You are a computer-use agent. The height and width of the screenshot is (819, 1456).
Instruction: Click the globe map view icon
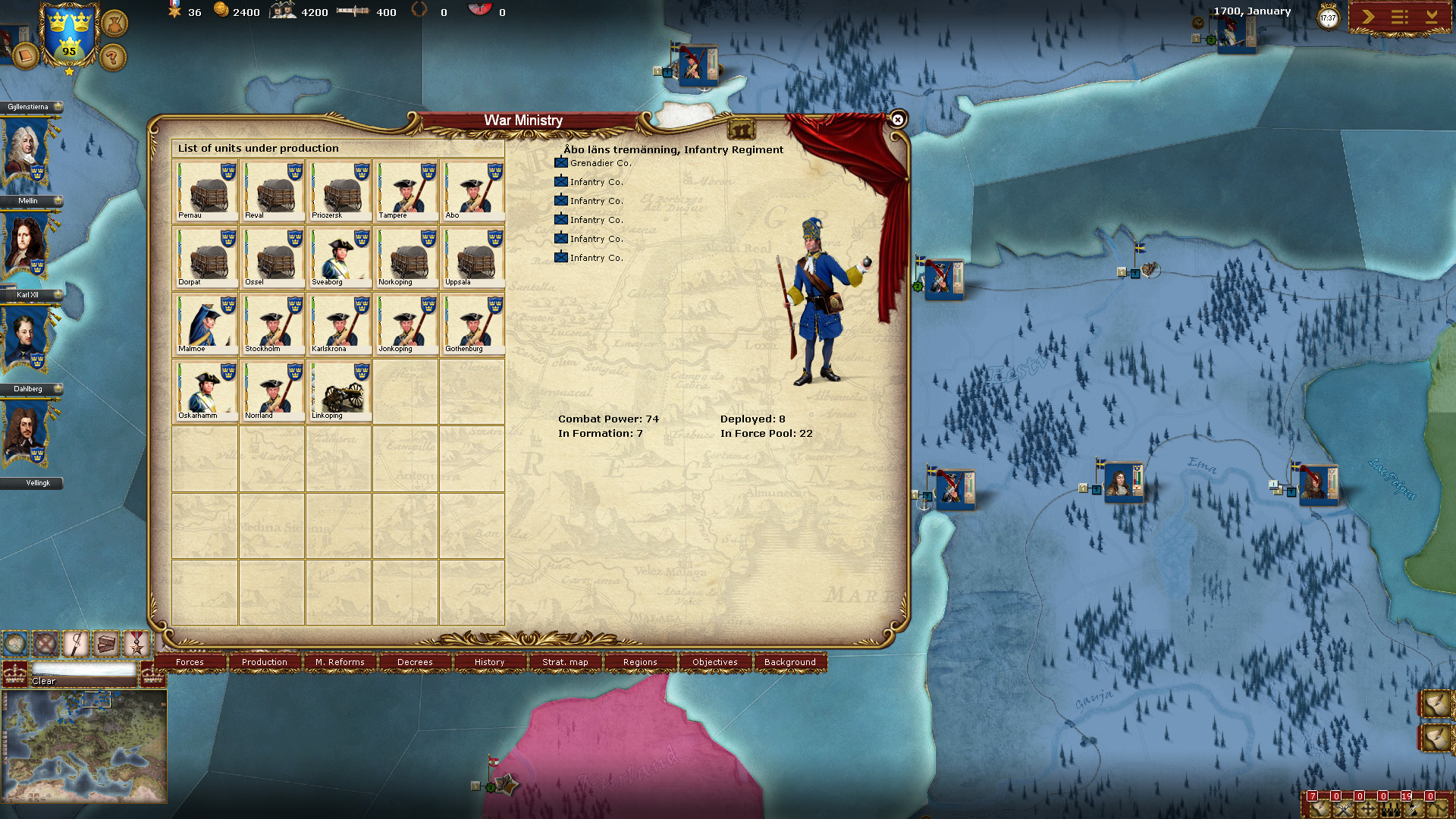click(x=17, y=643)
